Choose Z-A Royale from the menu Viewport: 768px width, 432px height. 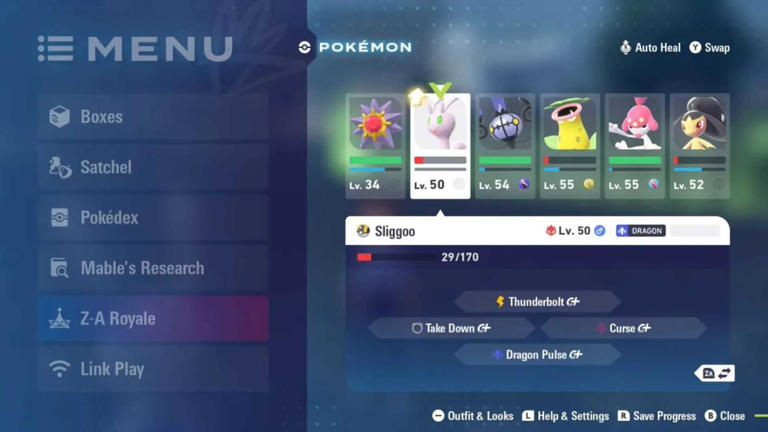point(152,319)
